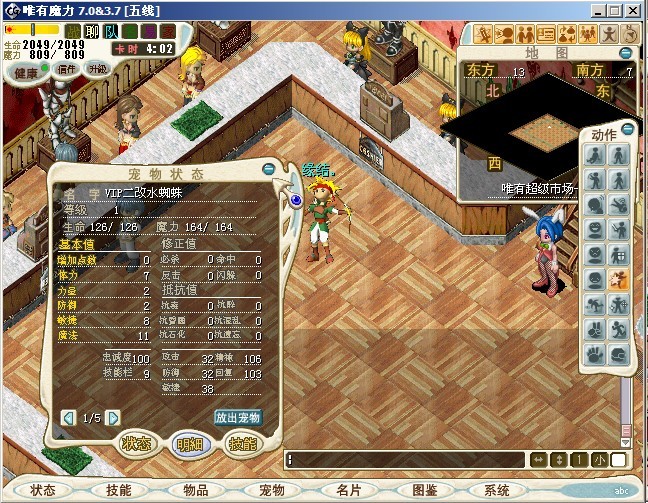Open the pet 技能 skills tab
Screen dimensions: 648x503
coord(243,445)
